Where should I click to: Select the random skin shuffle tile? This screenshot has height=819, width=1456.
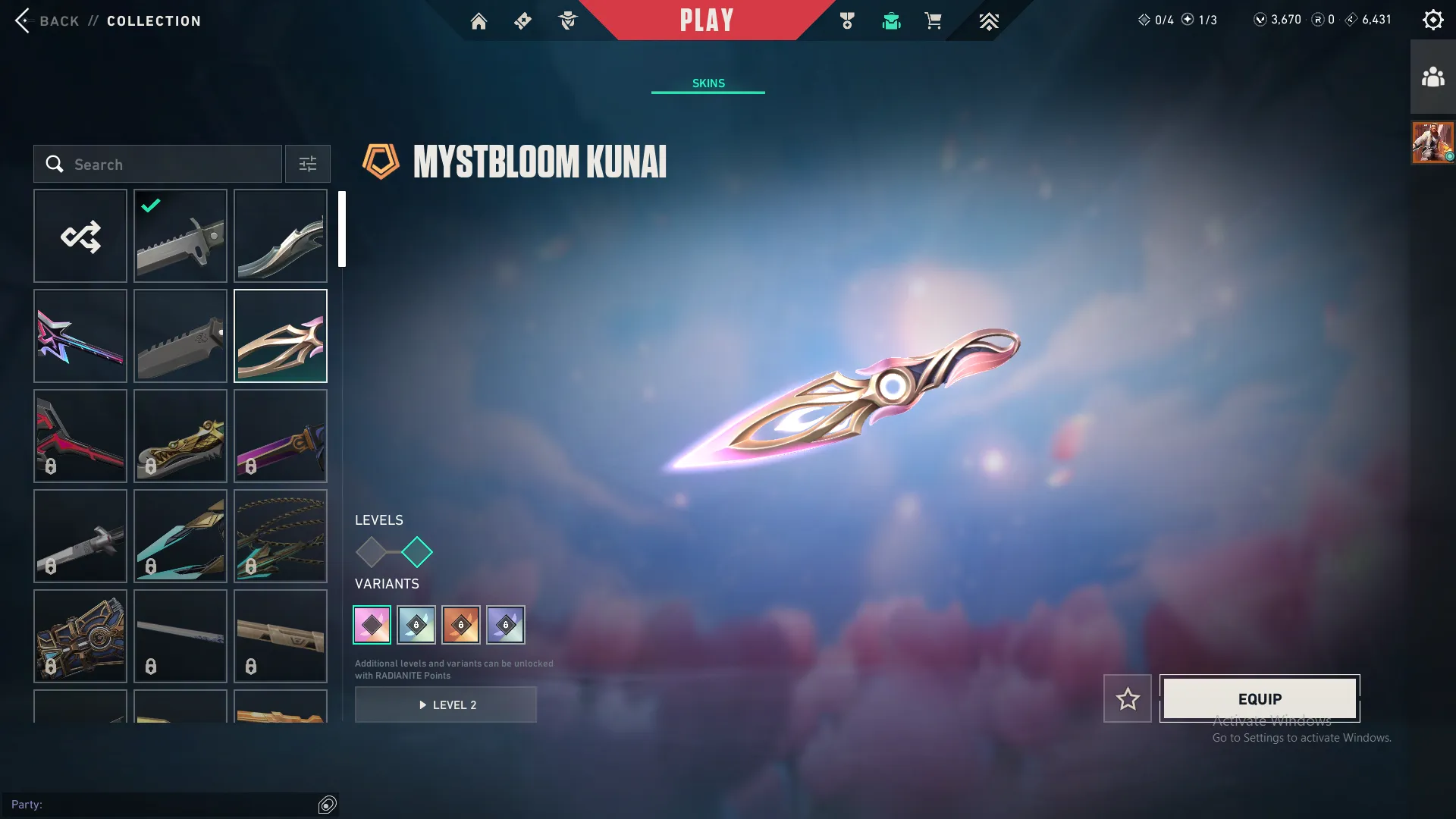(80, 236)
